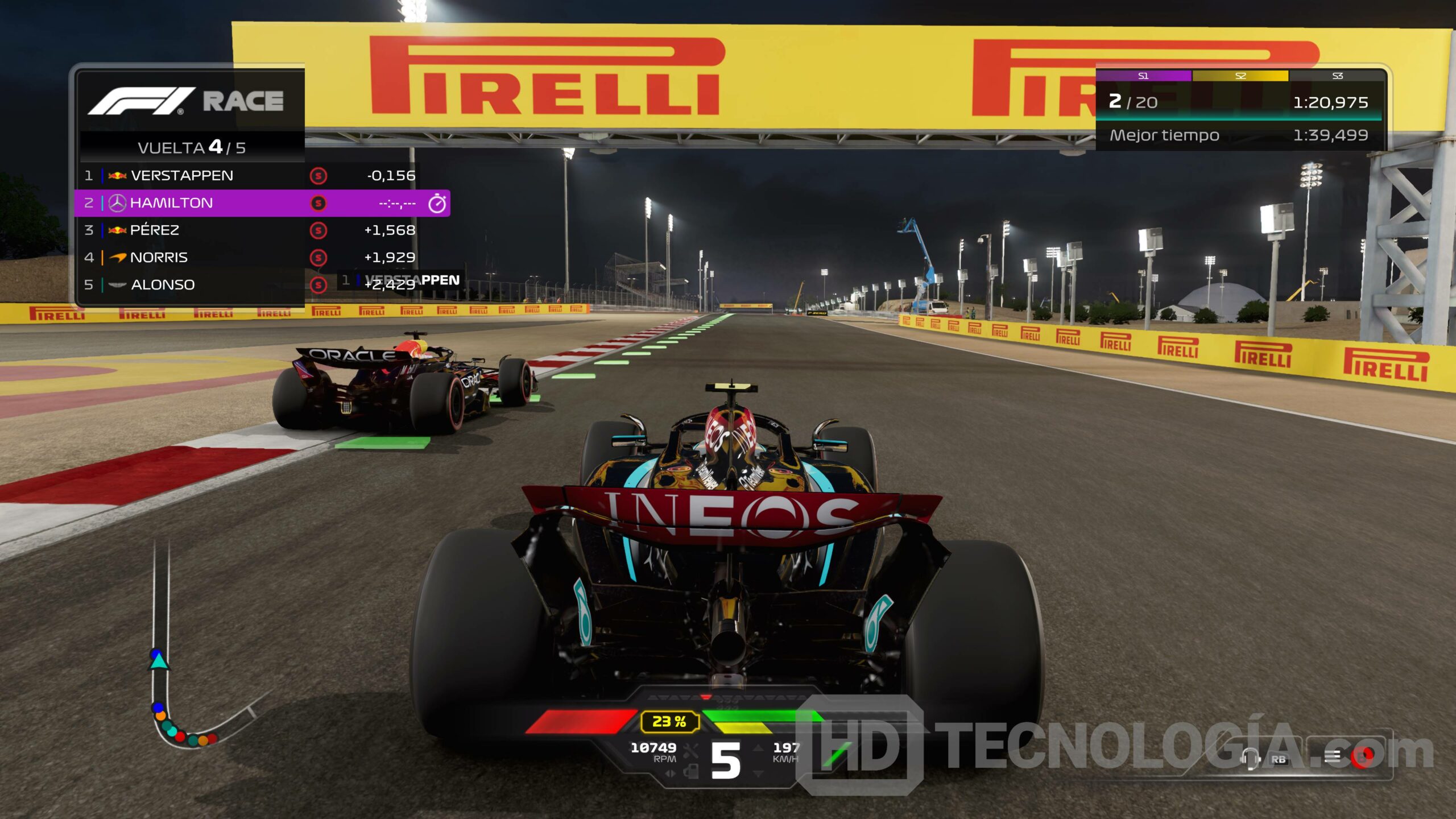Expand the menu list icon beside the B button
The height and width of the screenshot is (819, 1456).
click(x=1331, y=758)
